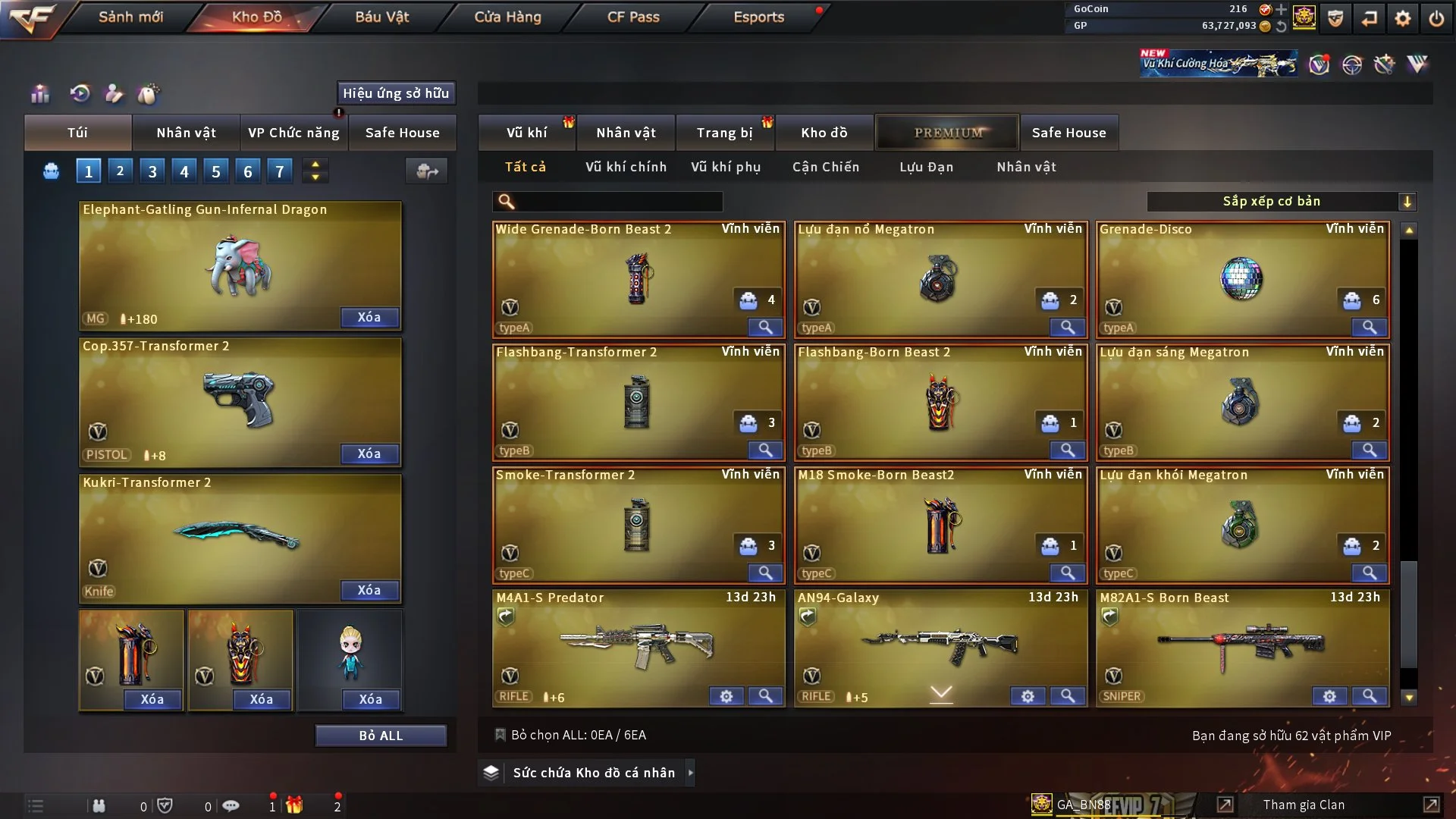Select bag slot number 3
1456x819 pixels.
click(152, 171)
